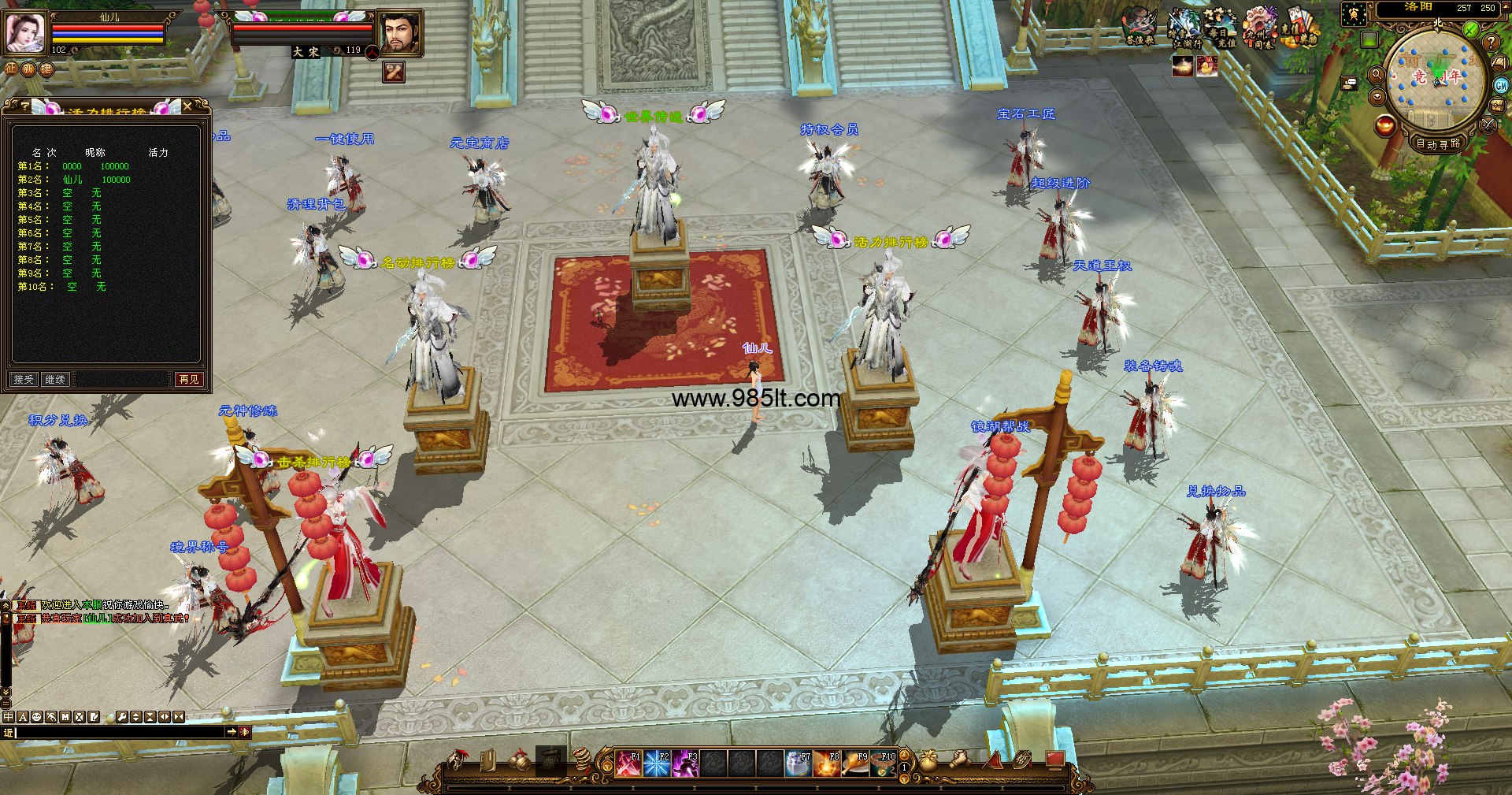
Task: Open the 每日充值 daily recharge event
Action: (x=1221, y=28)
